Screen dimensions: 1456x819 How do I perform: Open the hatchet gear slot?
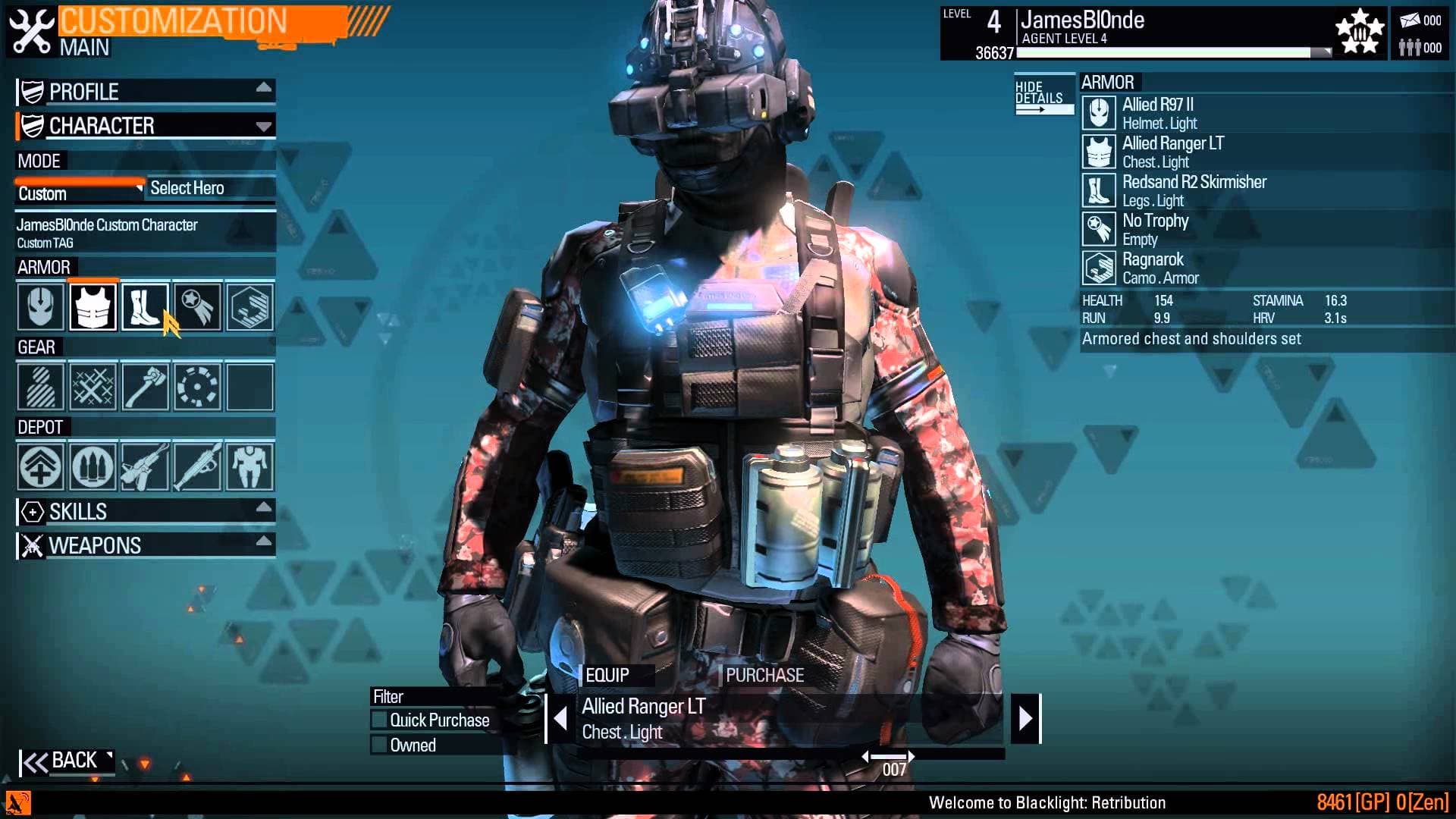pyautogui.click(x=145, y=388)
